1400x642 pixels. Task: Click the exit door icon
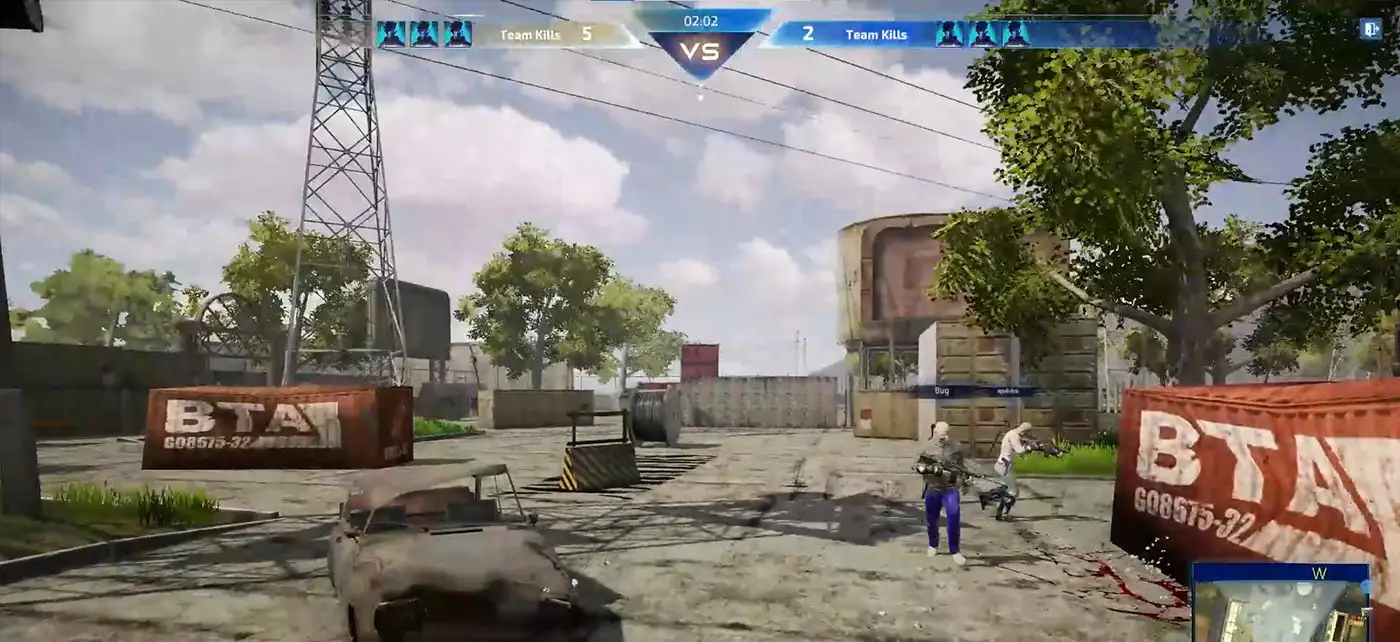(1368, 29)
